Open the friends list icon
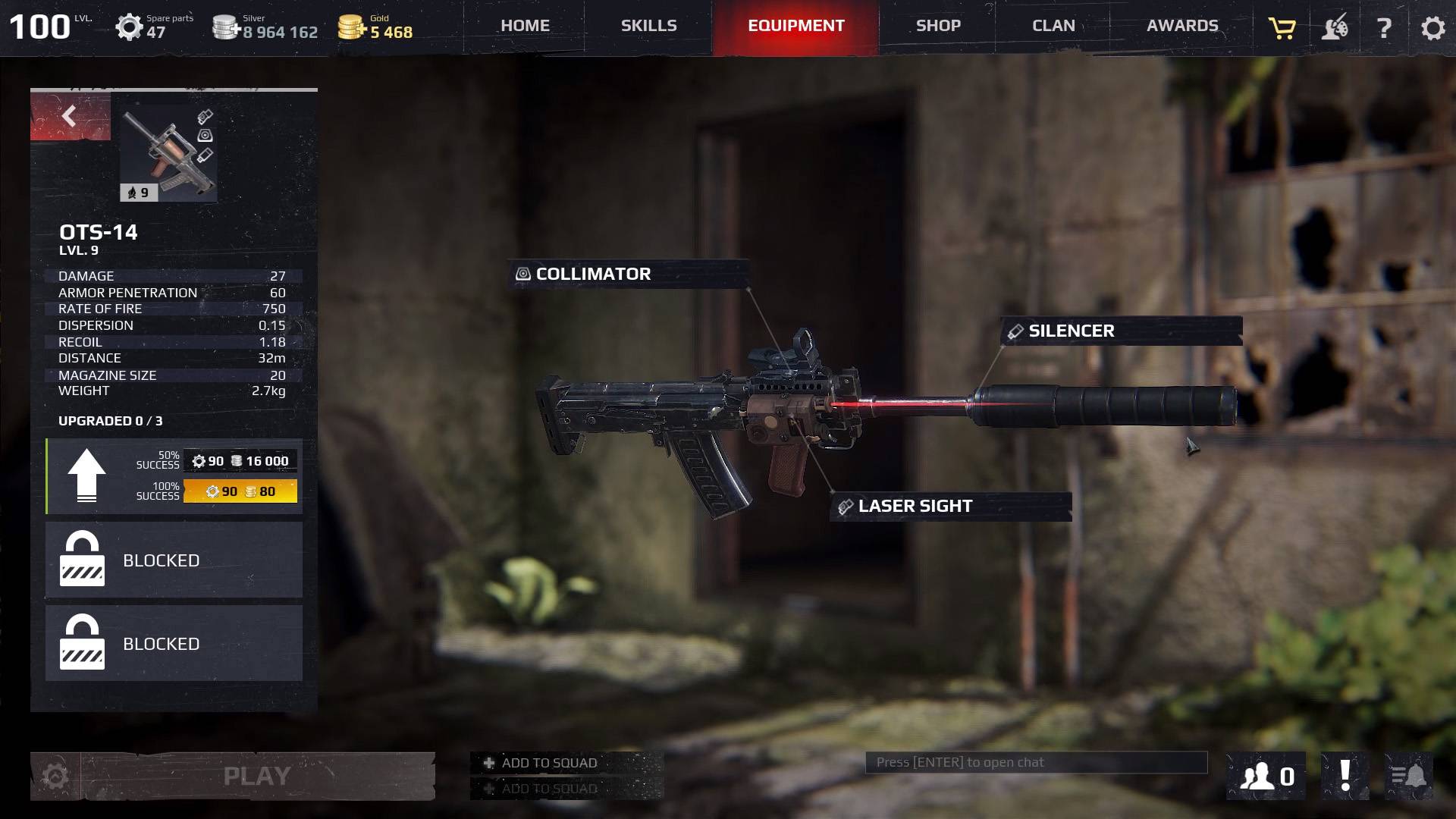 click(x=1266, y=777)
